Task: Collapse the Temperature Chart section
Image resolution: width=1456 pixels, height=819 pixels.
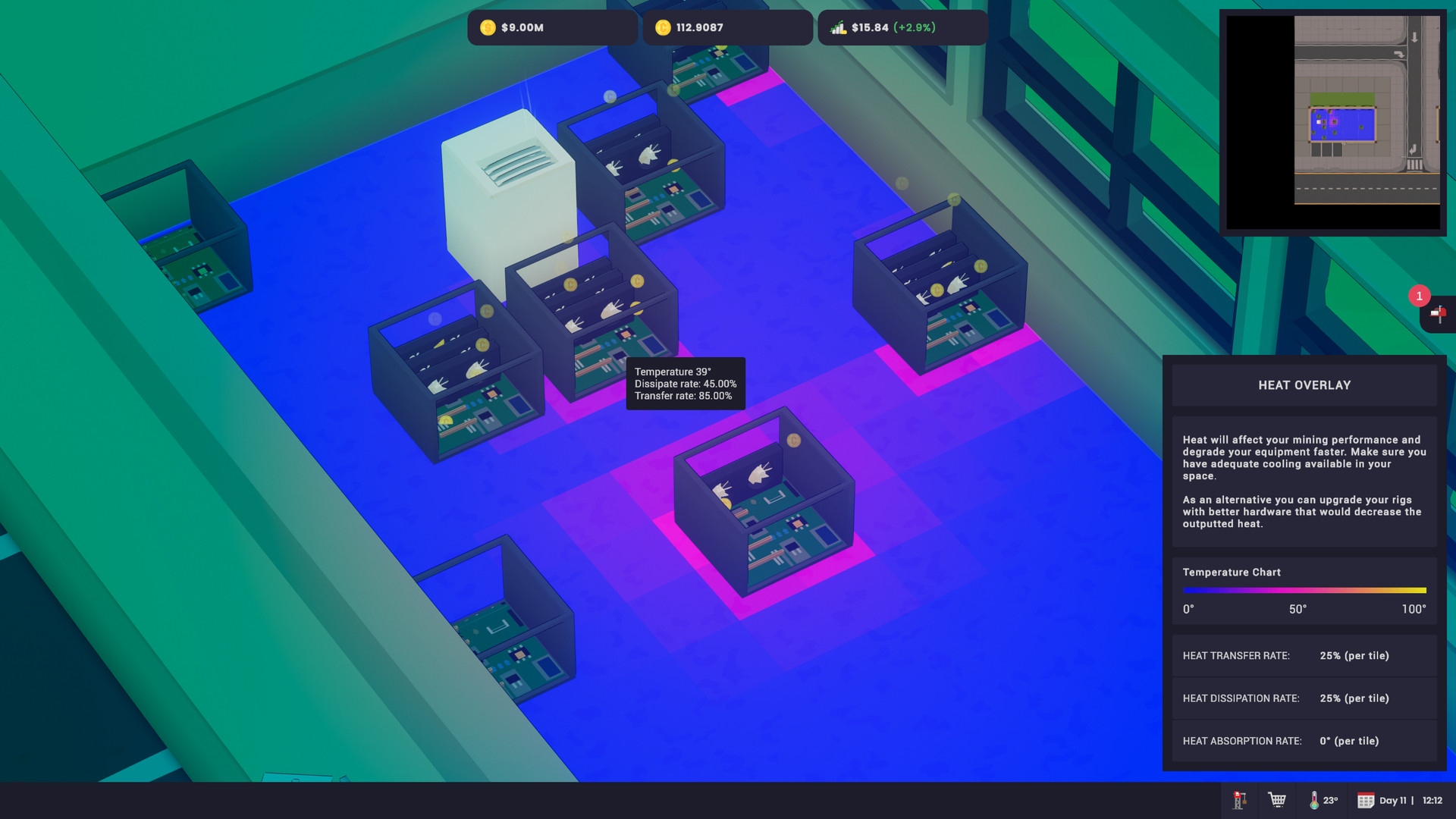Action: (1232, 572)
